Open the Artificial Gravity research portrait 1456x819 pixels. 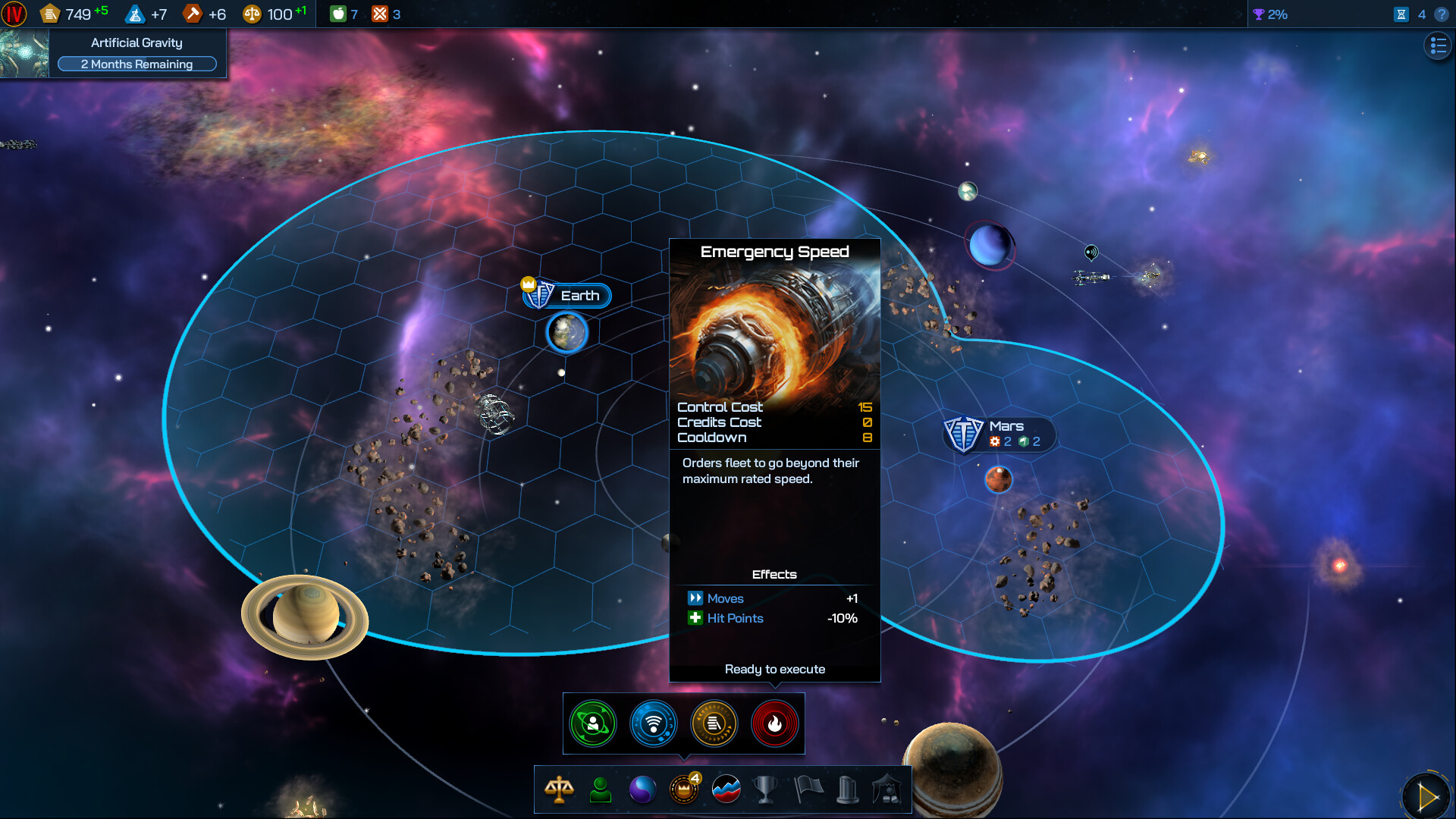pyautogui.click(x=25, y=53)
